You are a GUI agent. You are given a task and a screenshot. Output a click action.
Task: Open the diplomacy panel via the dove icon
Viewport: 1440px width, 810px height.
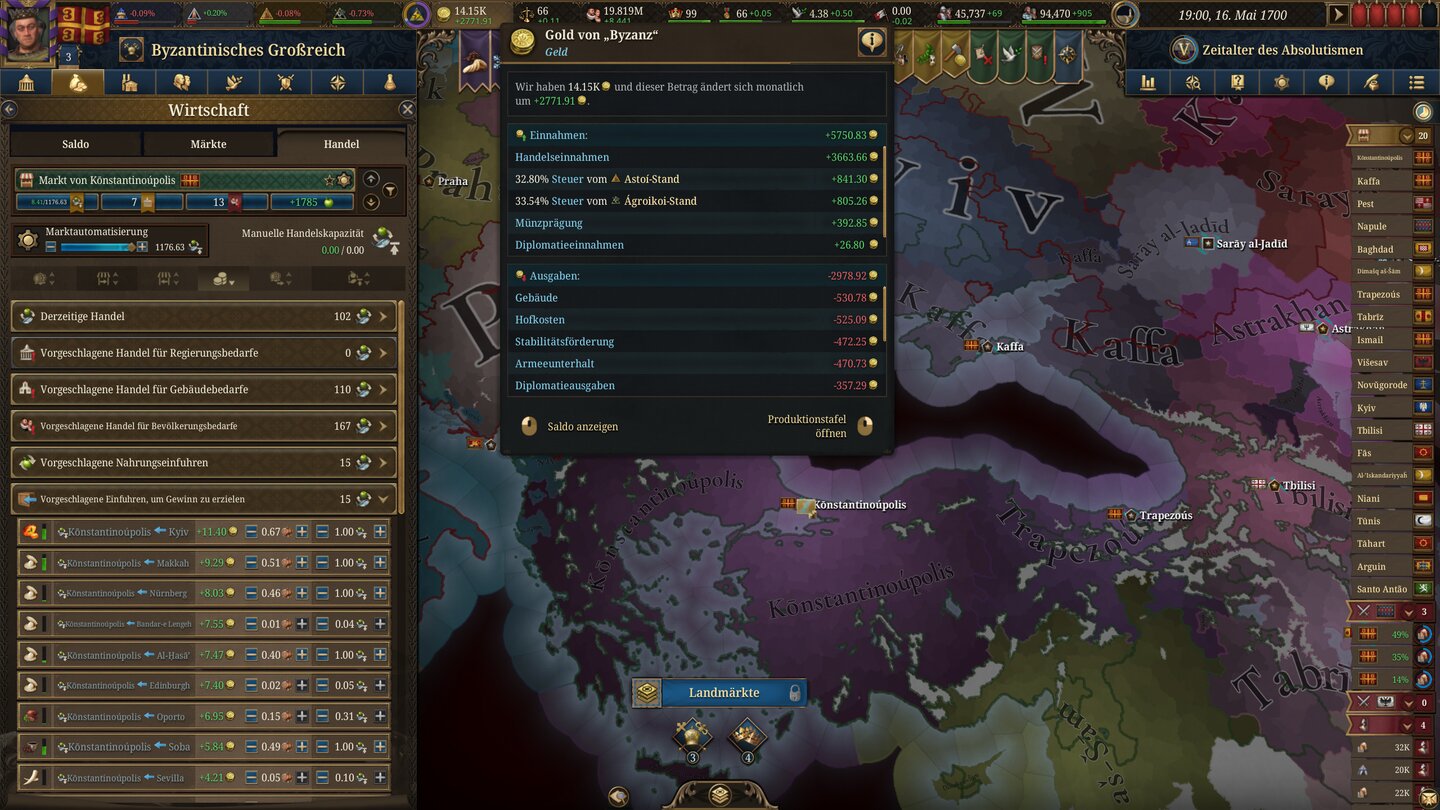(234, 82)
